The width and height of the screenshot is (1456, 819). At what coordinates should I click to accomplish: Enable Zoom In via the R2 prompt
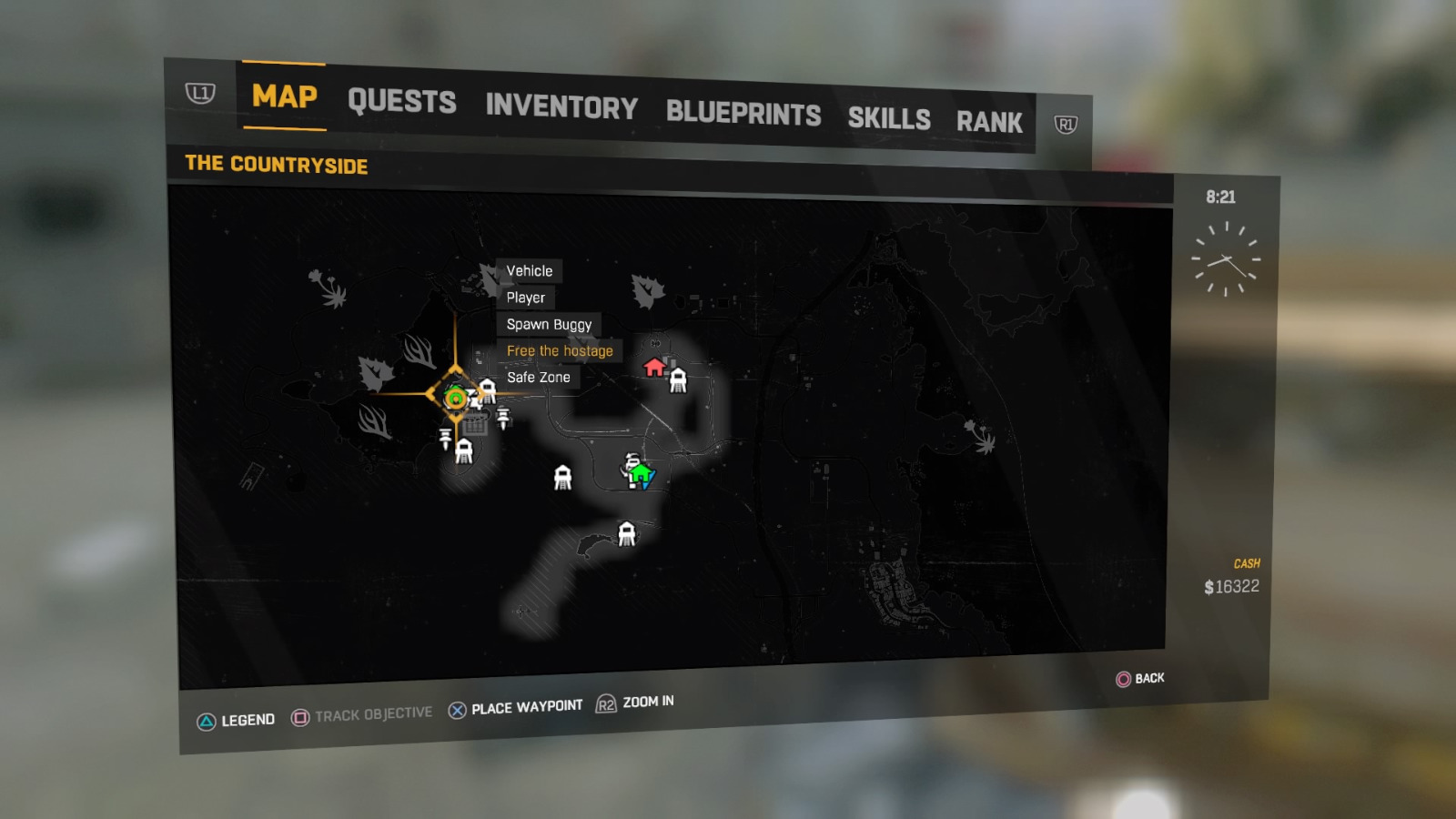click(x=637, y=703)
